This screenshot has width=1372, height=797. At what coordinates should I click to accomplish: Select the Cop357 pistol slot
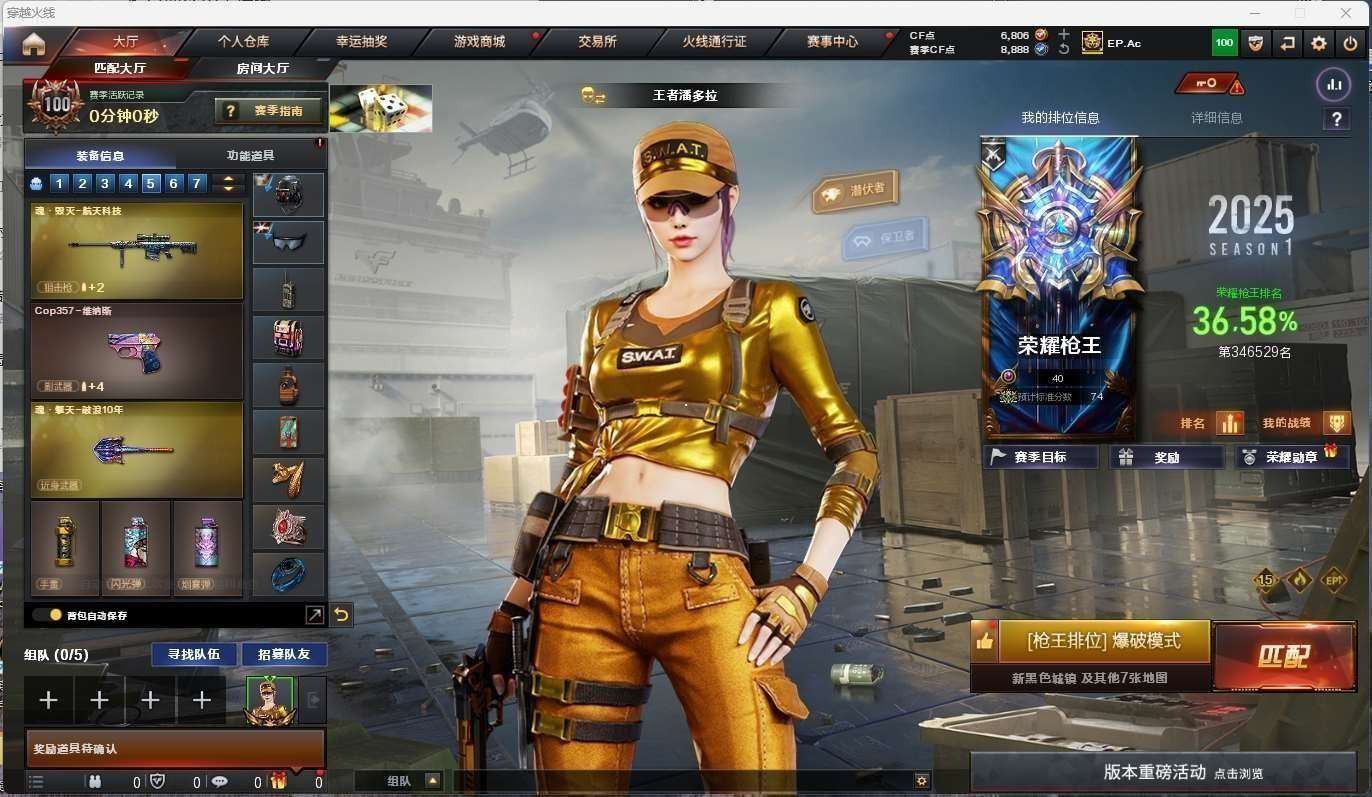tap(137, 350)
